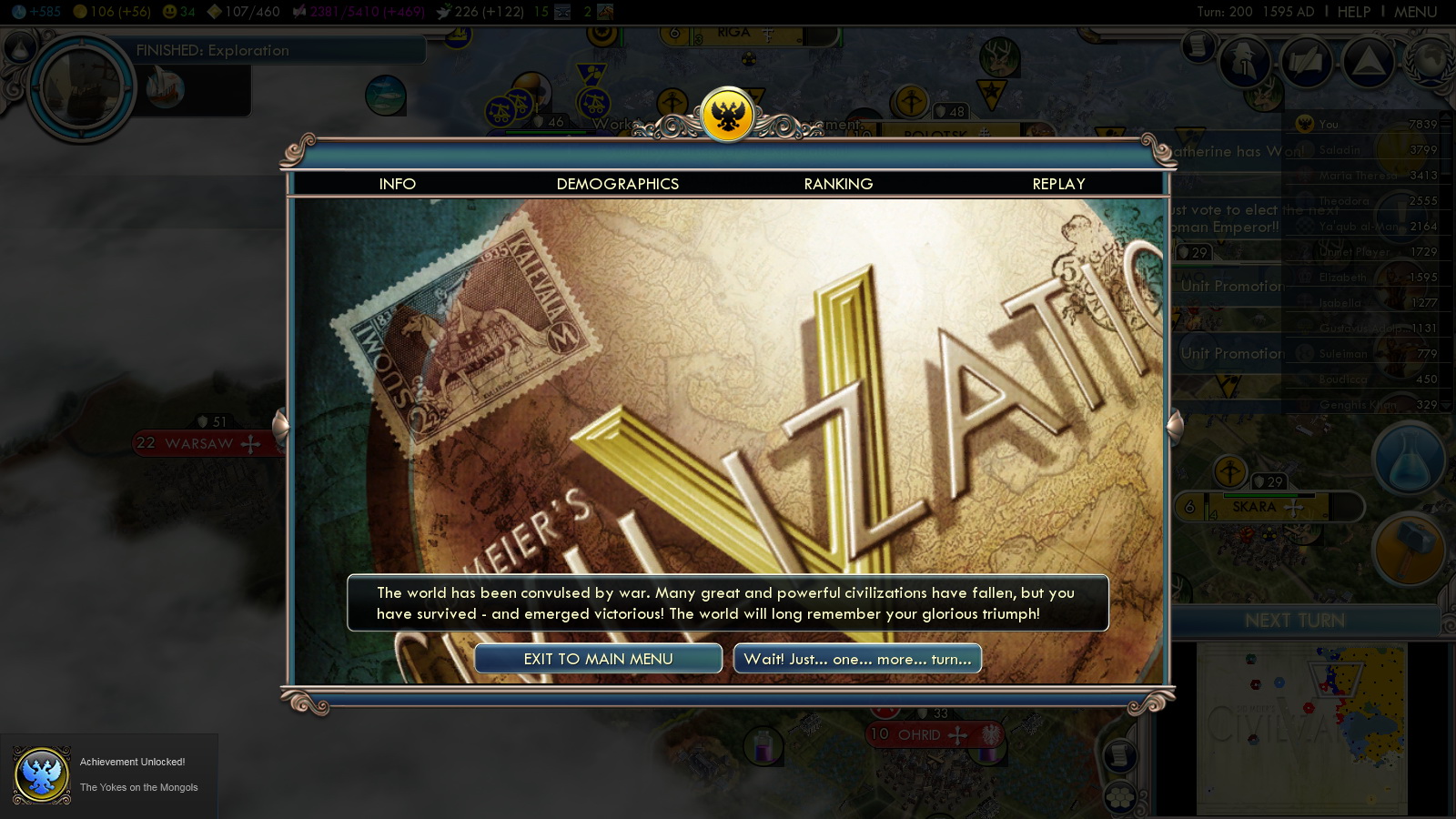Show the Ranking tab
The image size is (1456, 819).
click(x=838, y=184)
